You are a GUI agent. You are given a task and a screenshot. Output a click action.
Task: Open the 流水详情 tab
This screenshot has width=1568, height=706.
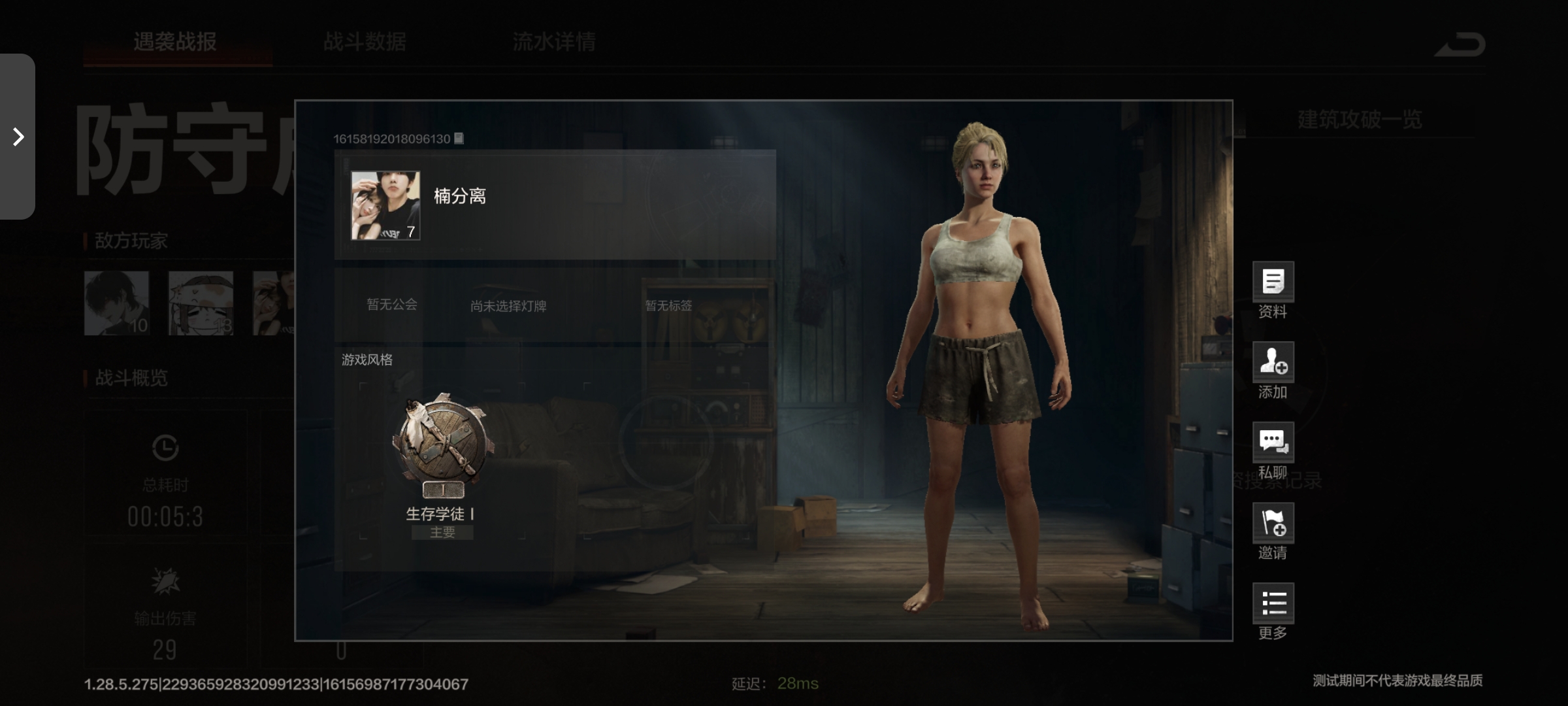(554, 42)
